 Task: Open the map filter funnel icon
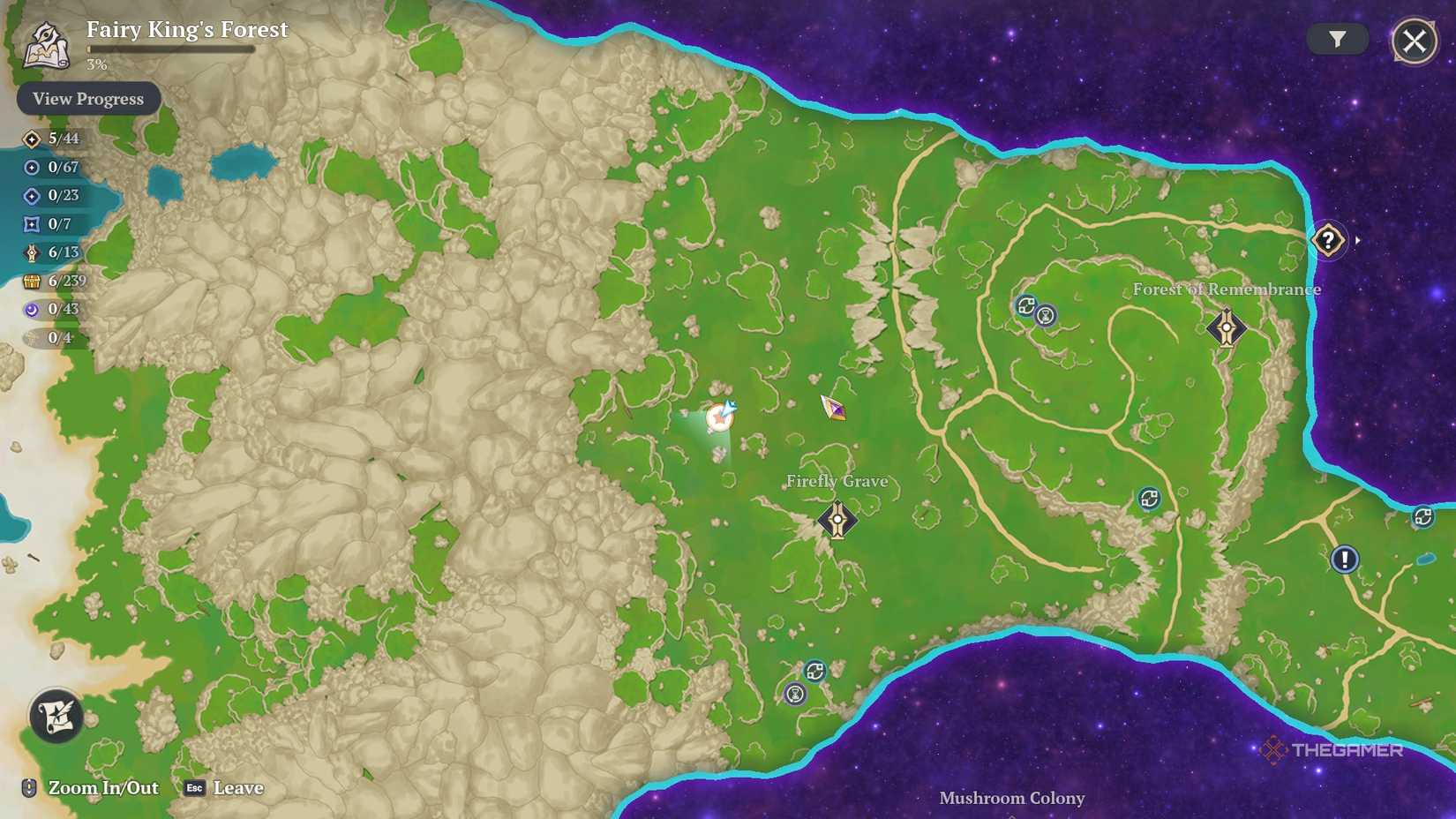[1338, 39]
